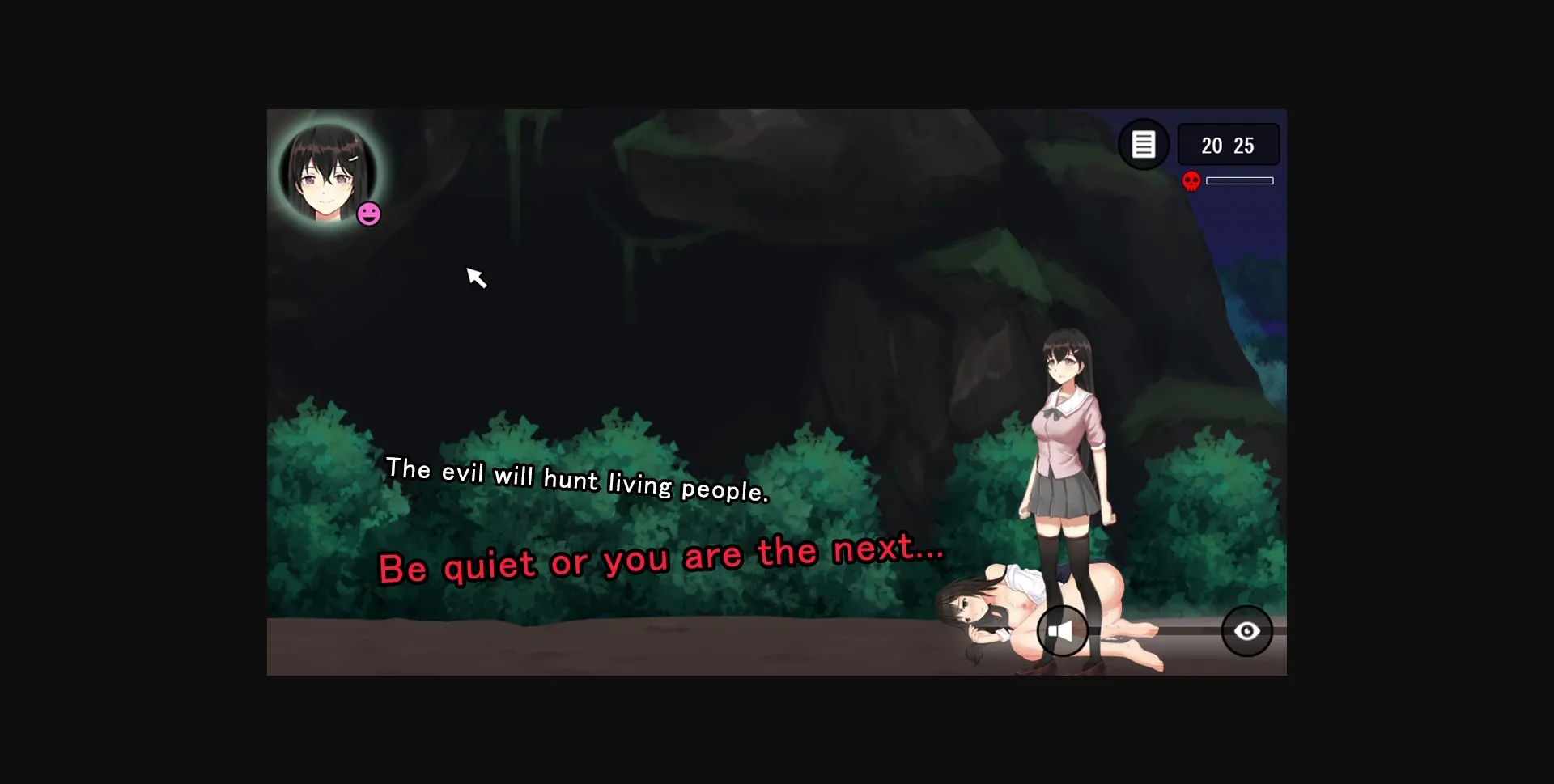Viewport: 1554px width, 784px height.
Task: Select the counter panel beside the log icon
Action: [1229, 146]
